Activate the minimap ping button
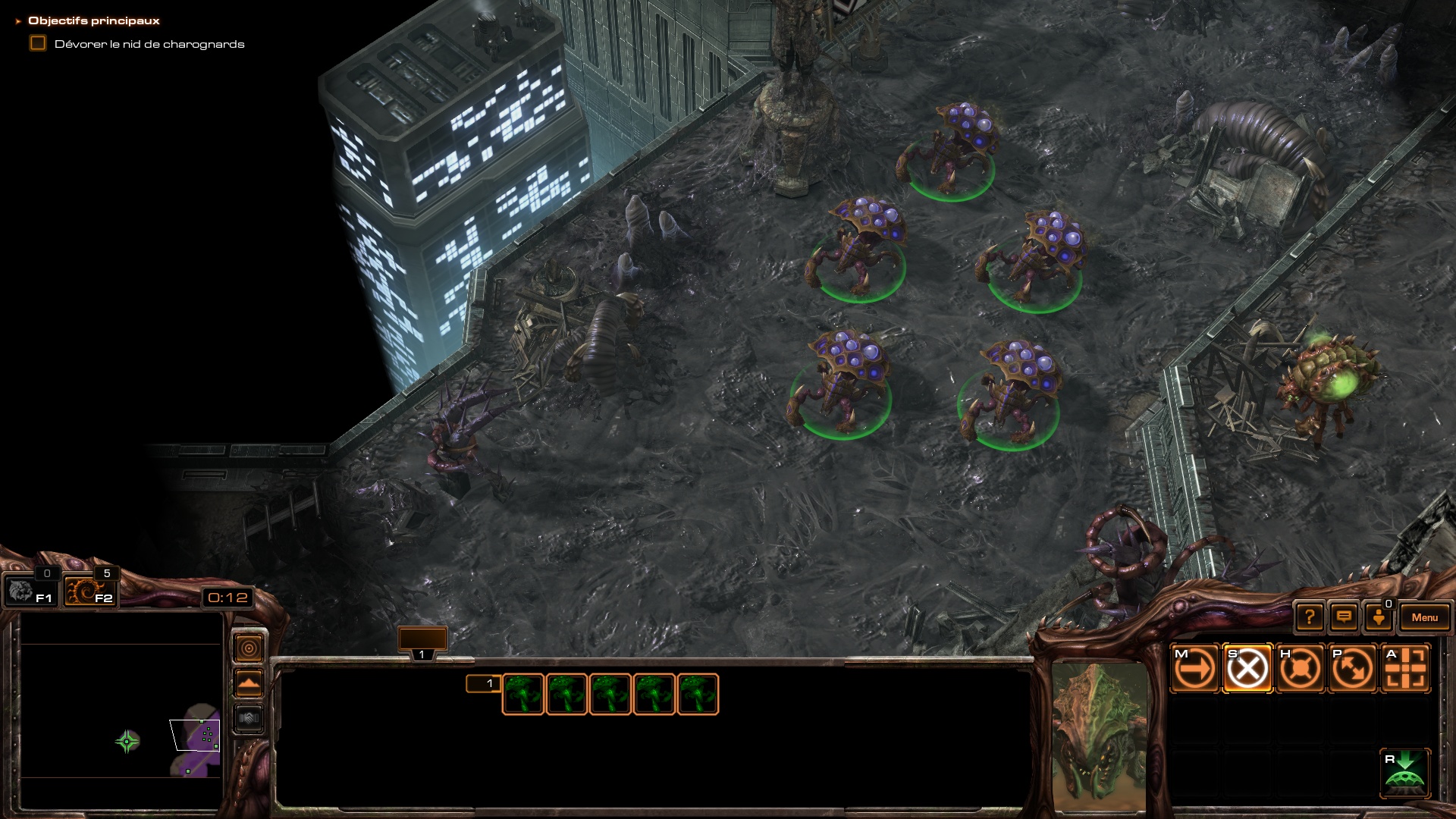1456x819 pixels. [249, 648]
